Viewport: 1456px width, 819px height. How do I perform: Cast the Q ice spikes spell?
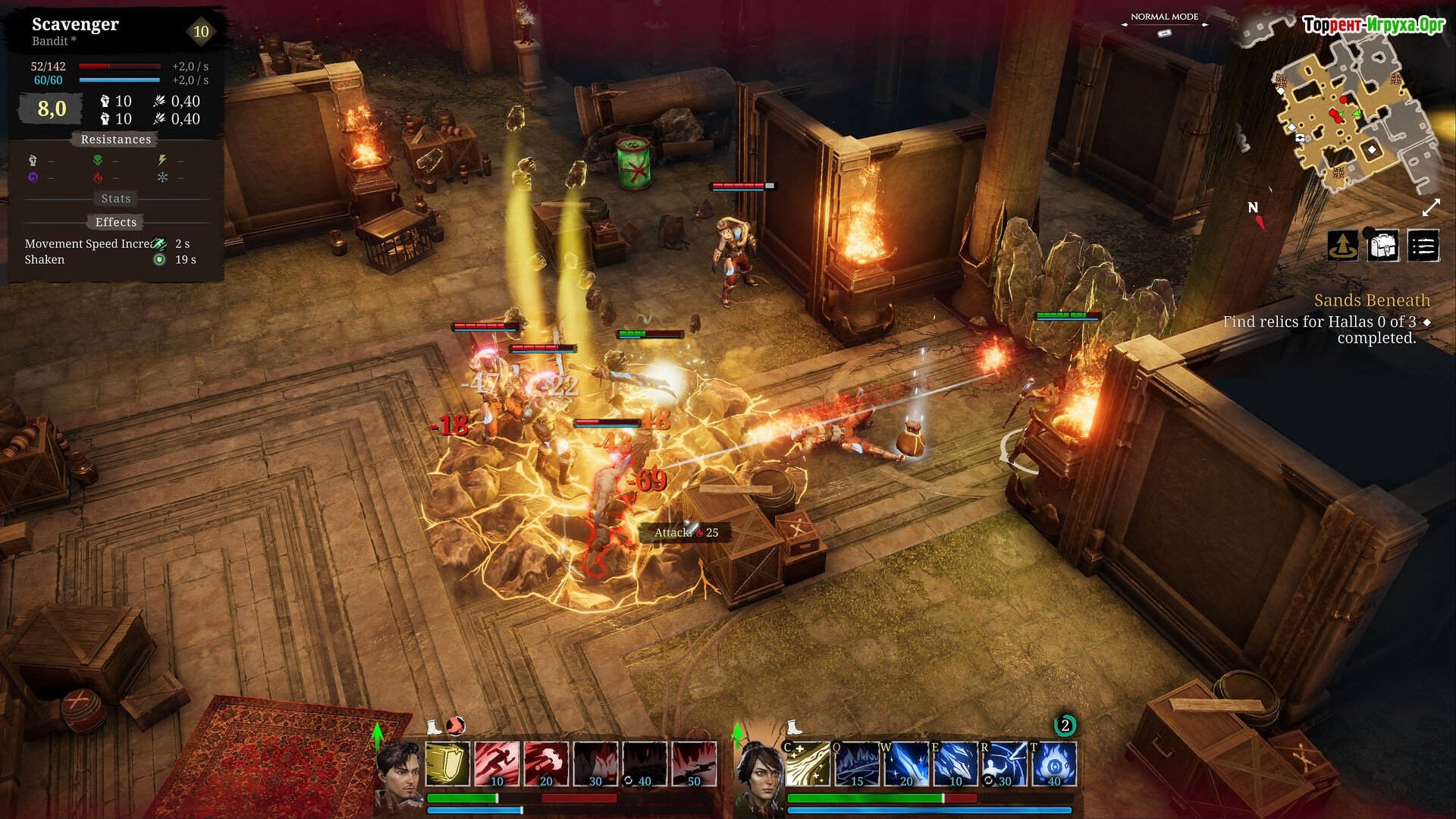[x=856, y=764]
